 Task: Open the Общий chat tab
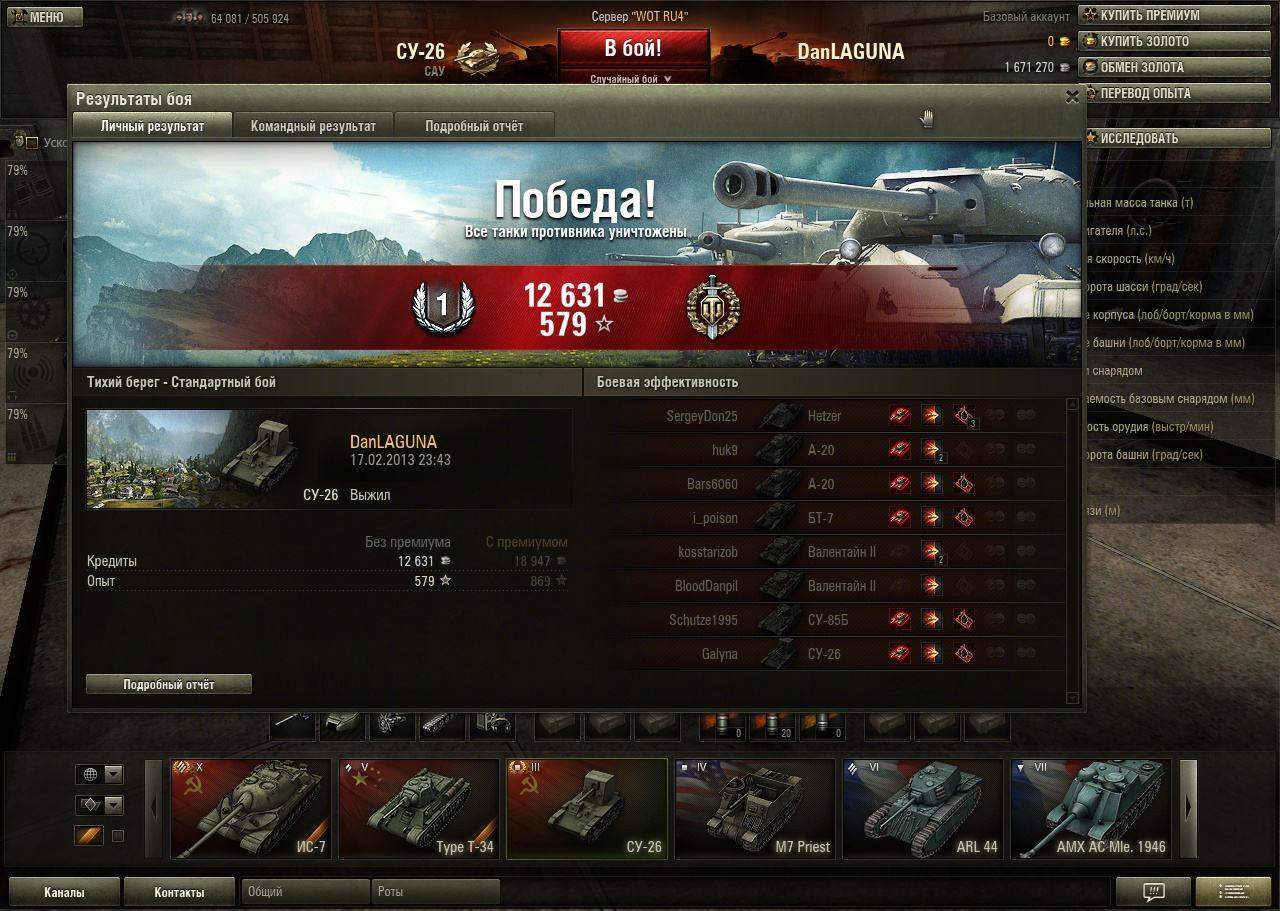[304, 891]
